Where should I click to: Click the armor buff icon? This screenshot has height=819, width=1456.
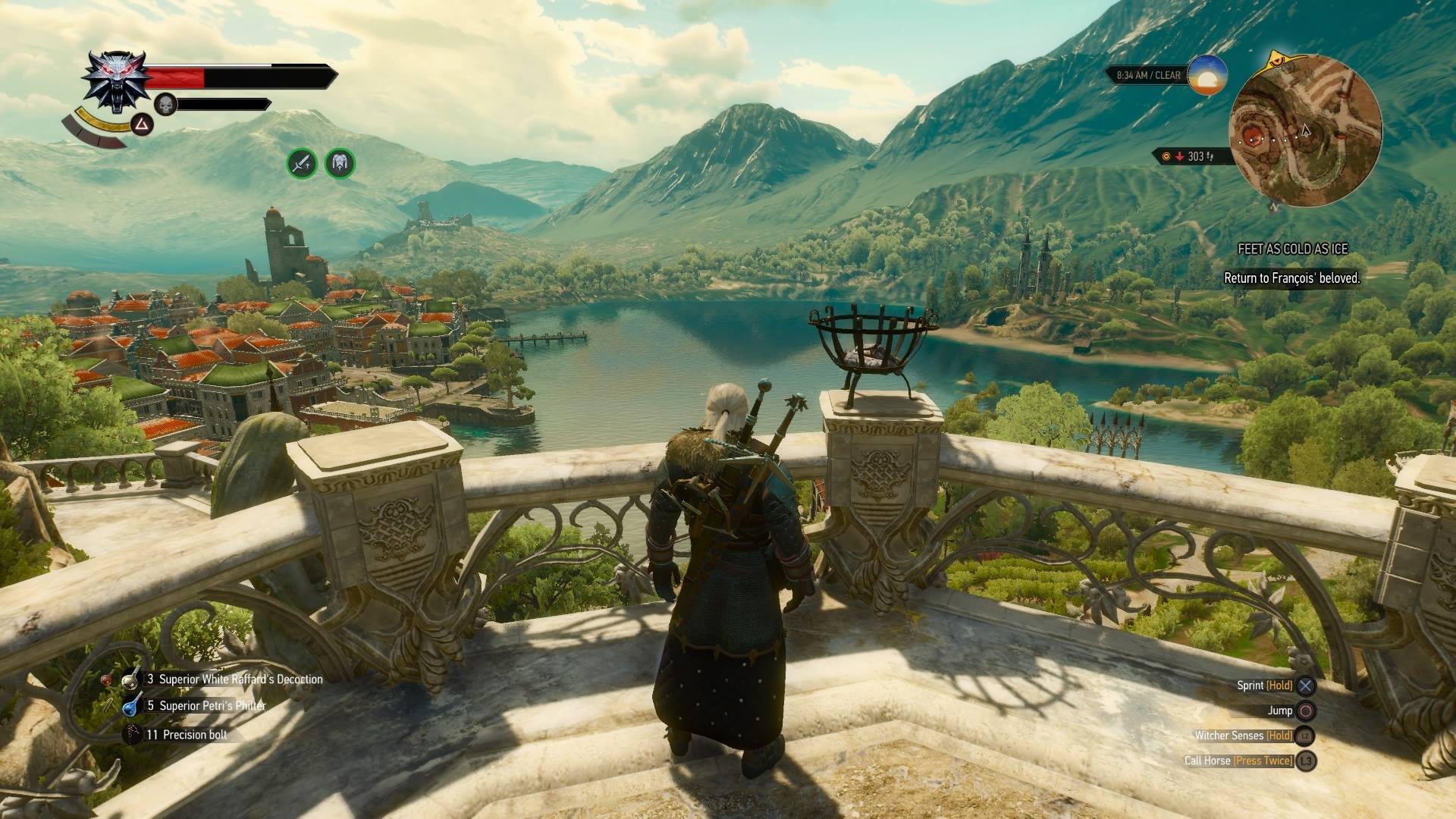pyautogui.click(x=340, y=163)
